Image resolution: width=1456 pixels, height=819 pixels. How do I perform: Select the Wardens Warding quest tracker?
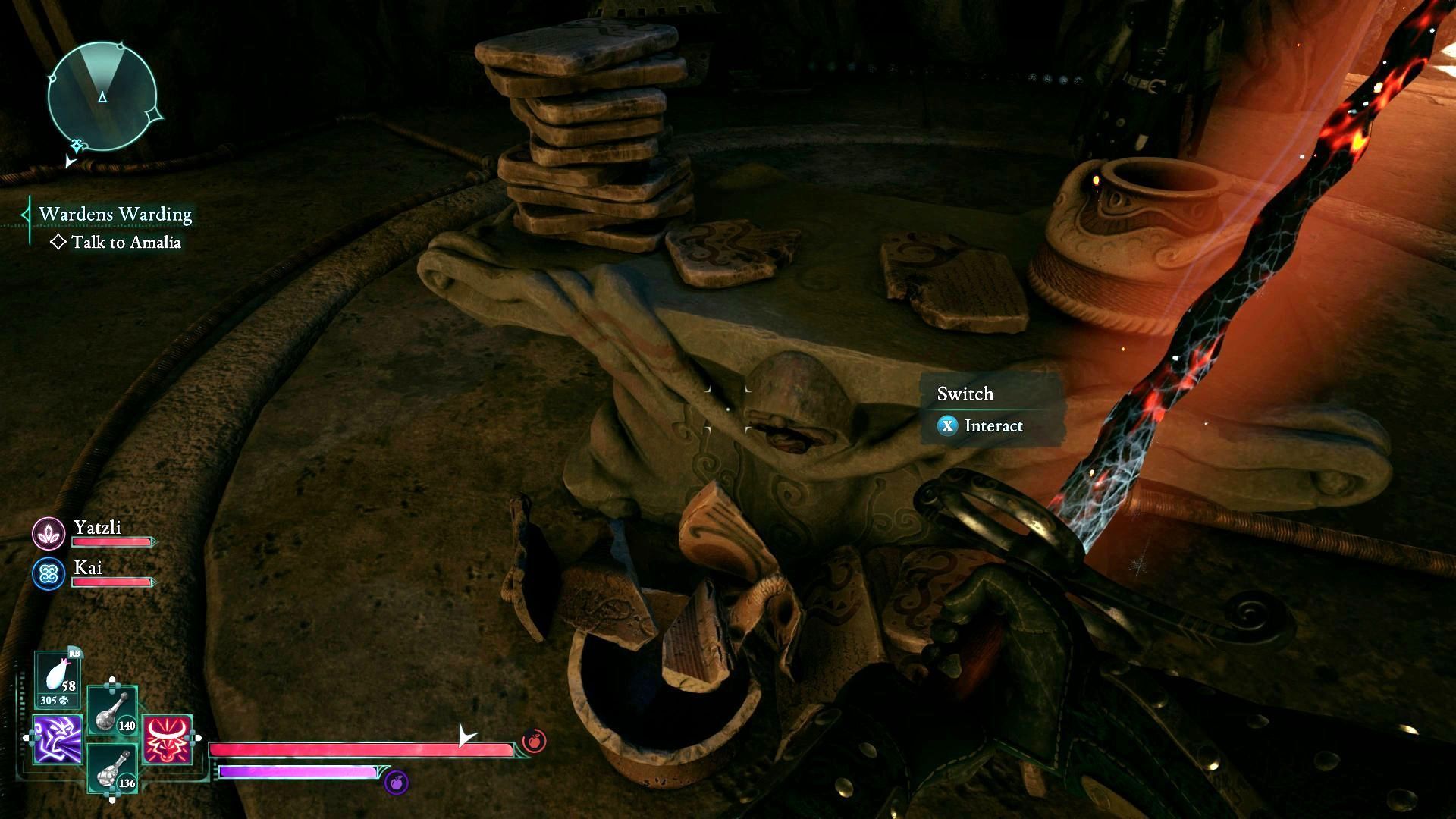point(115,215)
